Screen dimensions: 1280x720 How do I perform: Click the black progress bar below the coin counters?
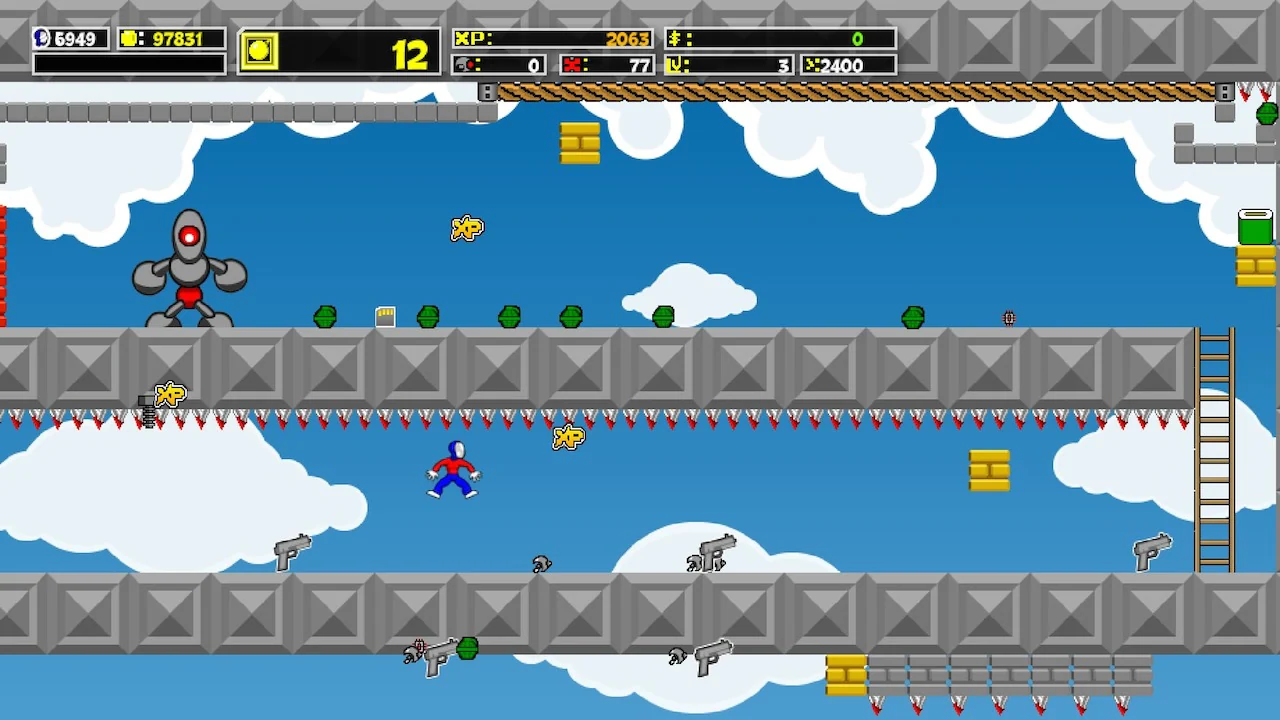[128, 64]
